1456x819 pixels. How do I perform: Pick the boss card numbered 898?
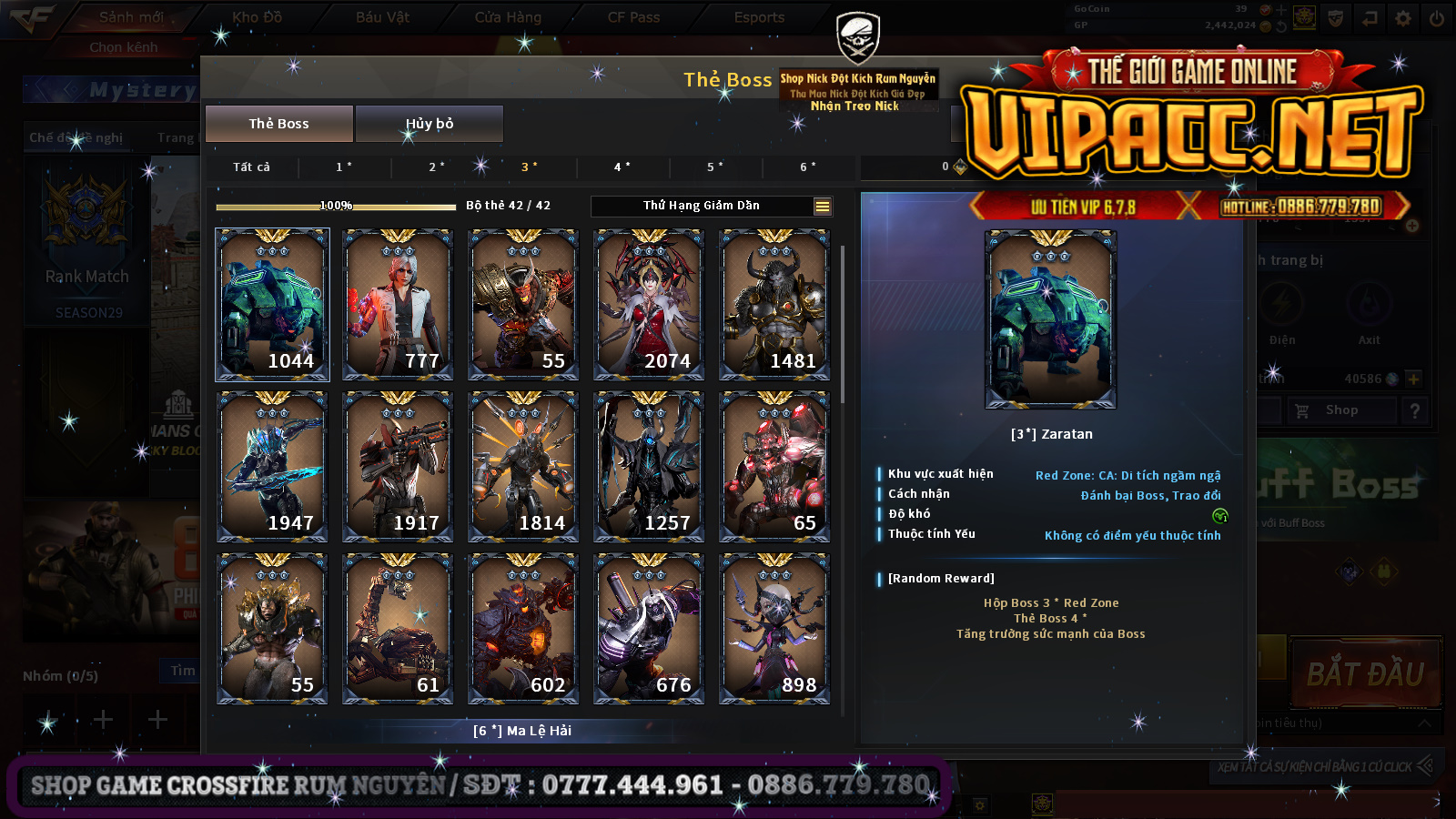(x=774, y=628)
